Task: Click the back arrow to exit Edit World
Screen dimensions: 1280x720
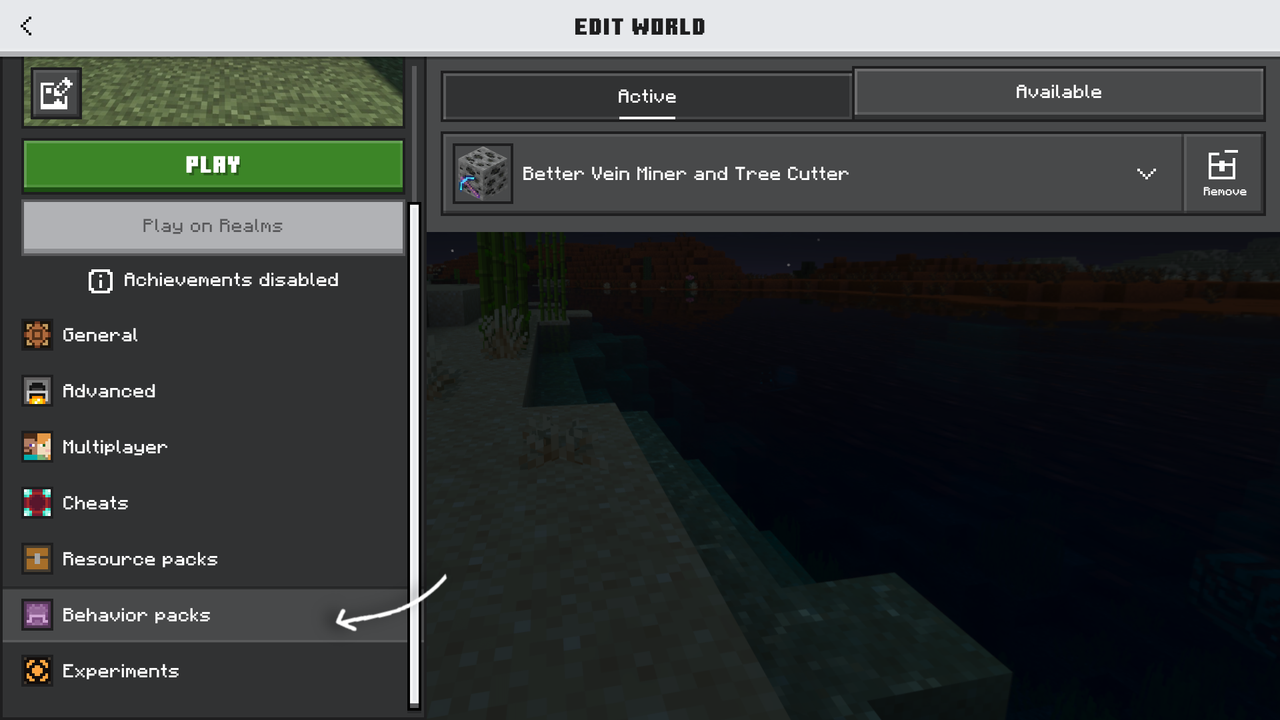Action: [x=25, y=26]
